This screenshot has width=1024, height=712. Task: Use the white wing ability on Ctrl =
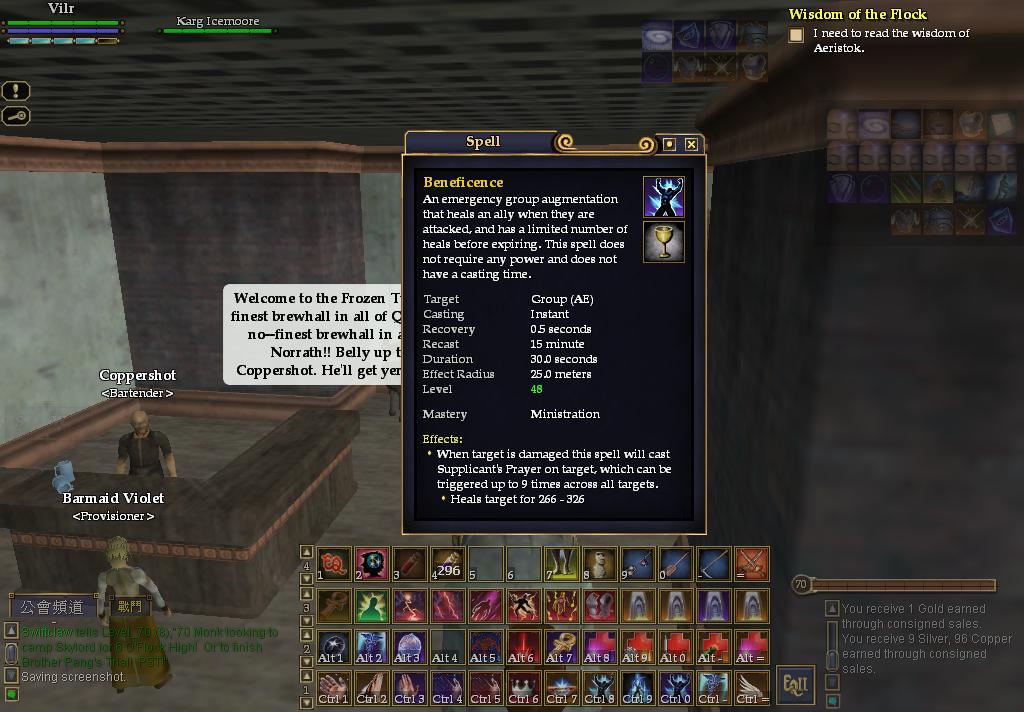(x=752, y=687)
